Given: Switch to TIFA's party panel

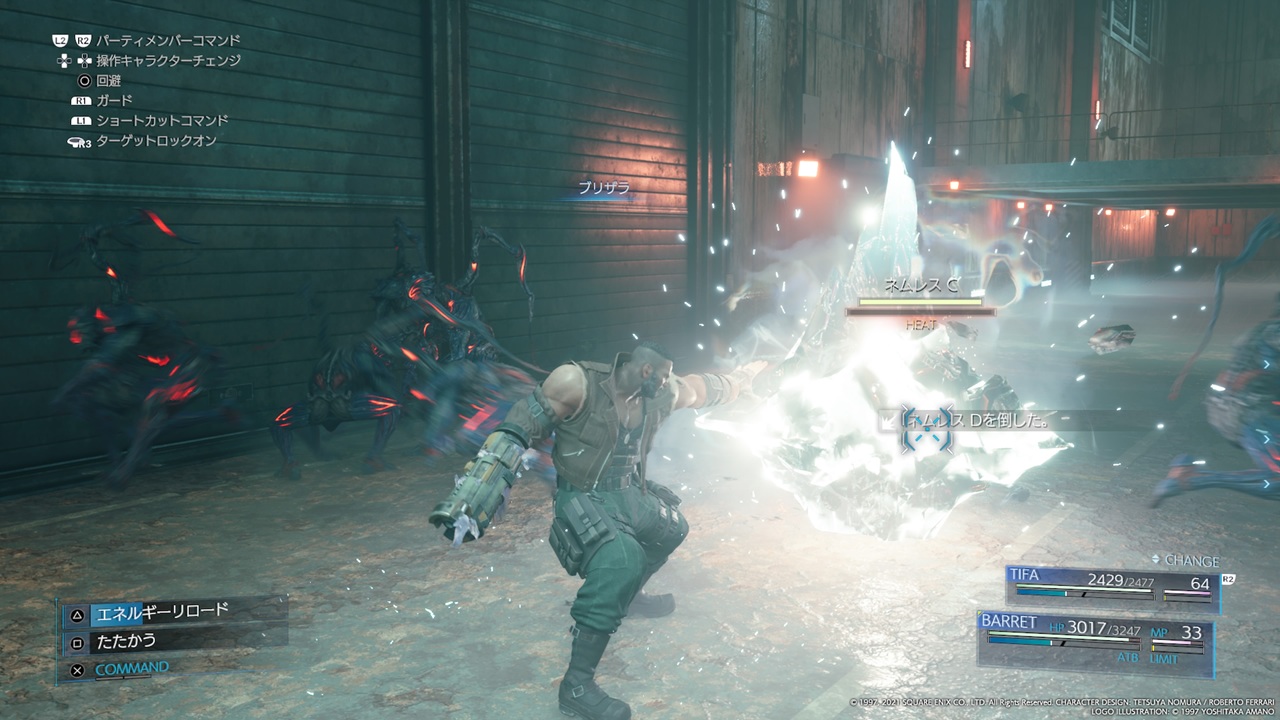Looking at the screenshot, I should [1110, 587].
